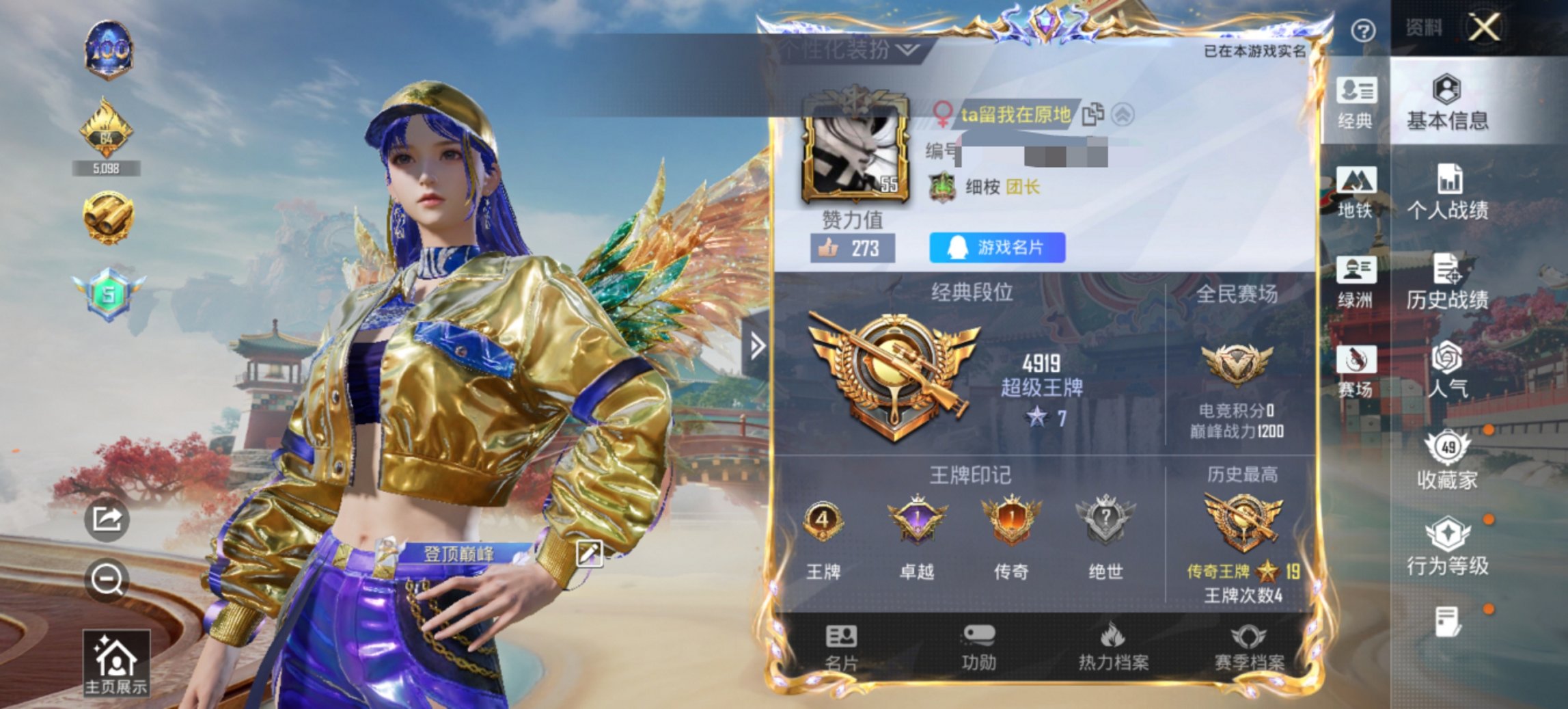Open the 收藏家 collector panel
1568x709 pixels.
1449,460
